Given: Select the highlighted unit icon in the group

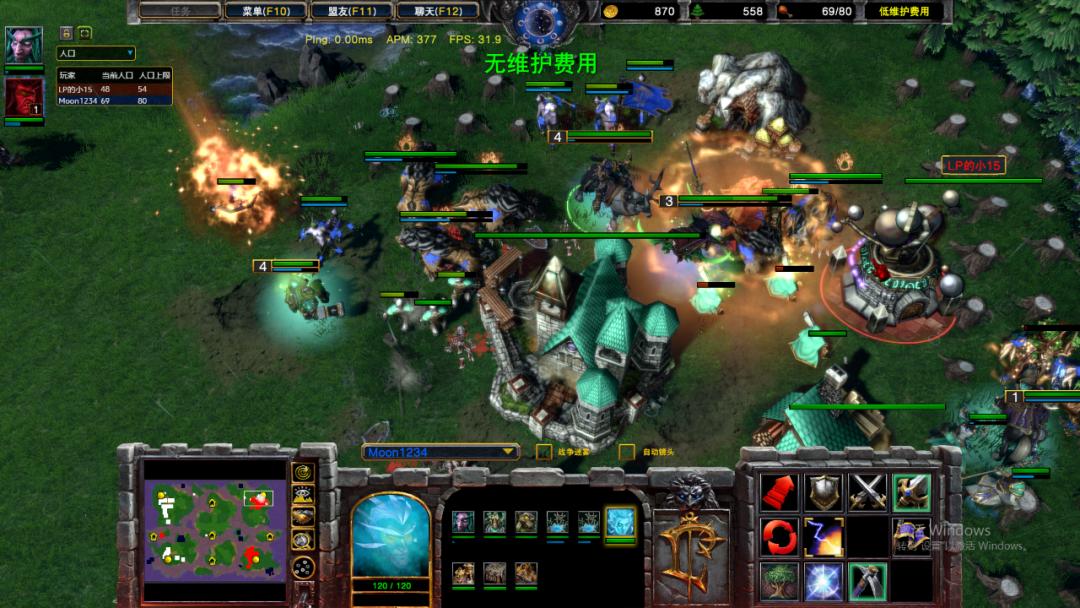Looking at the screenshot, I should coord(620,521).
